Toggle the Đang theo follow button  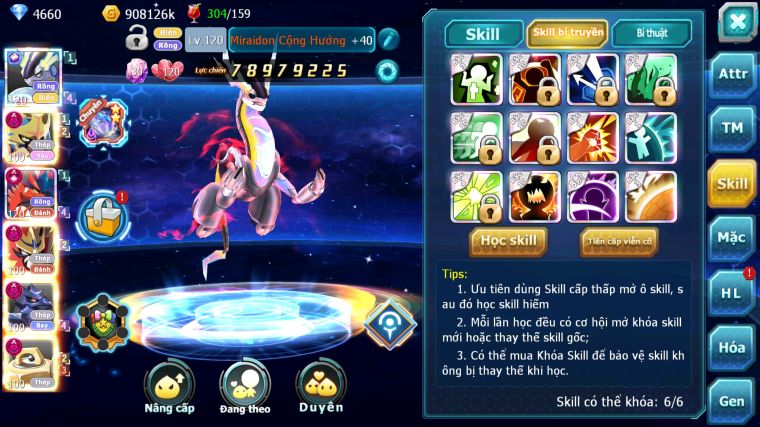click(x=245, y=385)
